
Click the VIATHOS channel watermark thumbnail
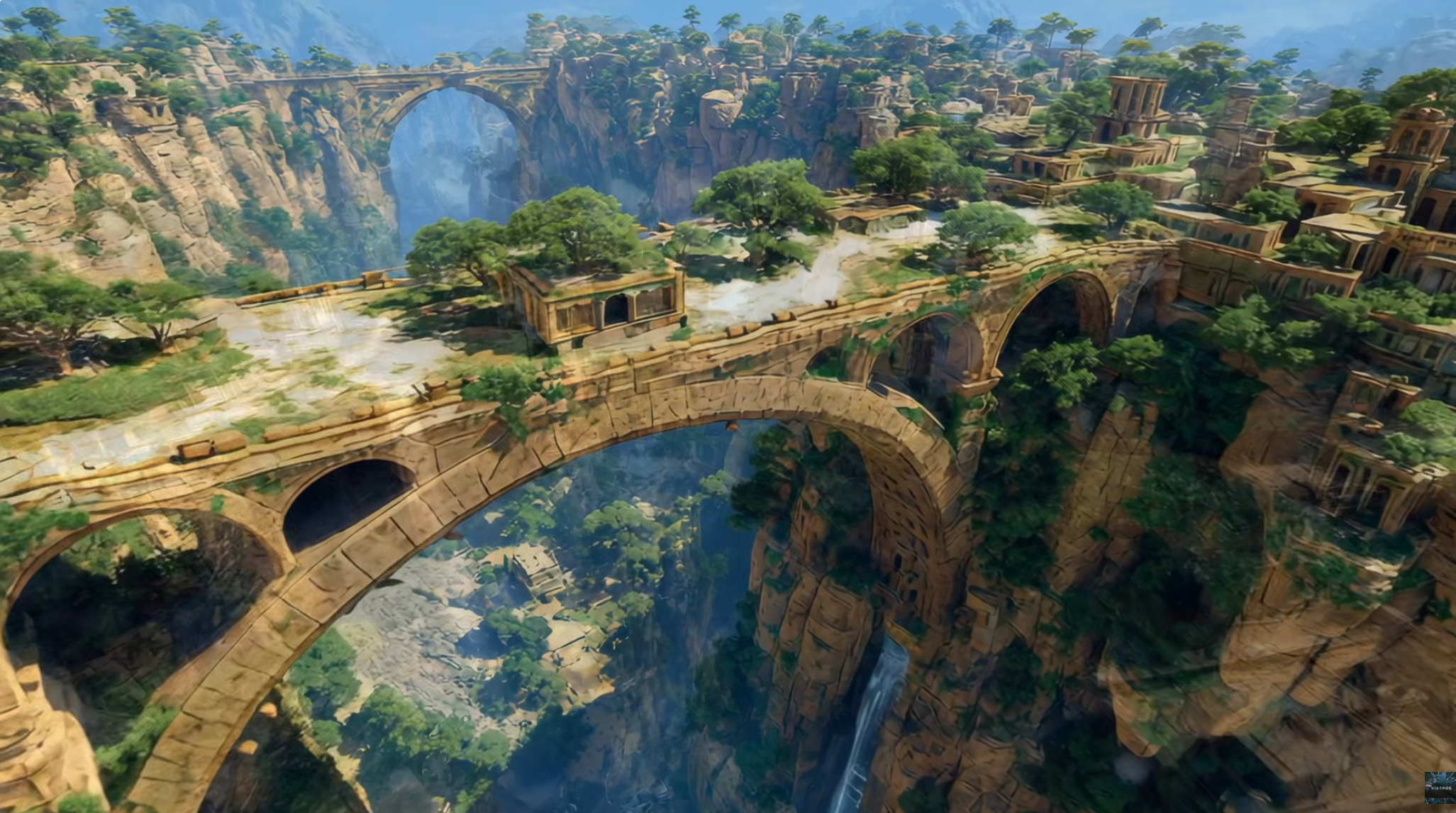pos(1439,787)
